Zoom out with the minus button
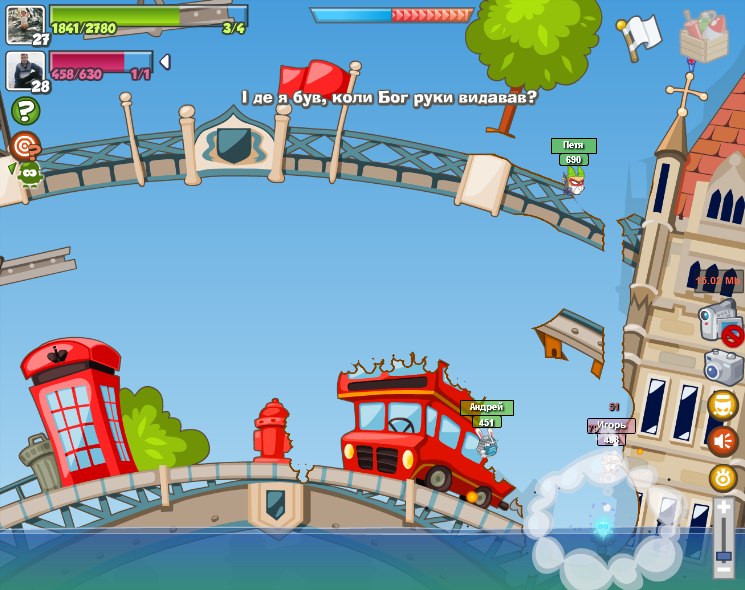The image size is (745, 590). pos(723,569)
